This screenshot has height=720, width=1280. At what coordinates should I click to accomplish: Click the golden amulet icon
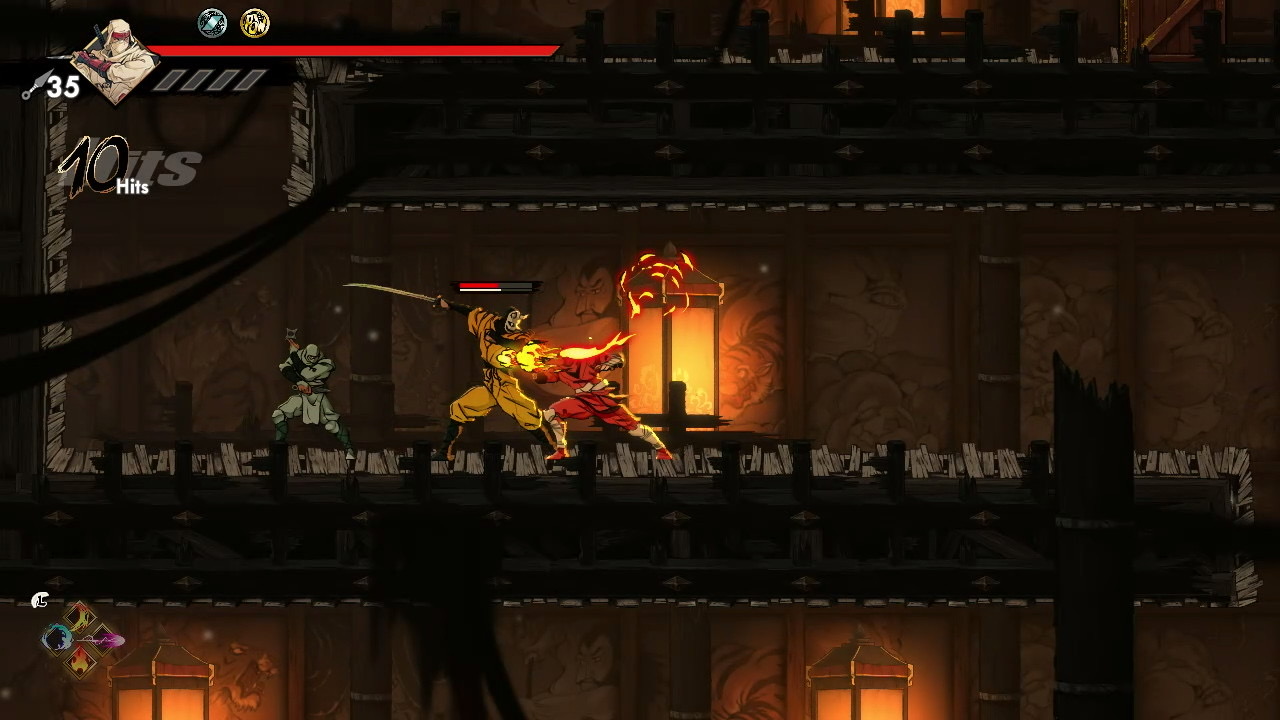[x=255, y=23]
